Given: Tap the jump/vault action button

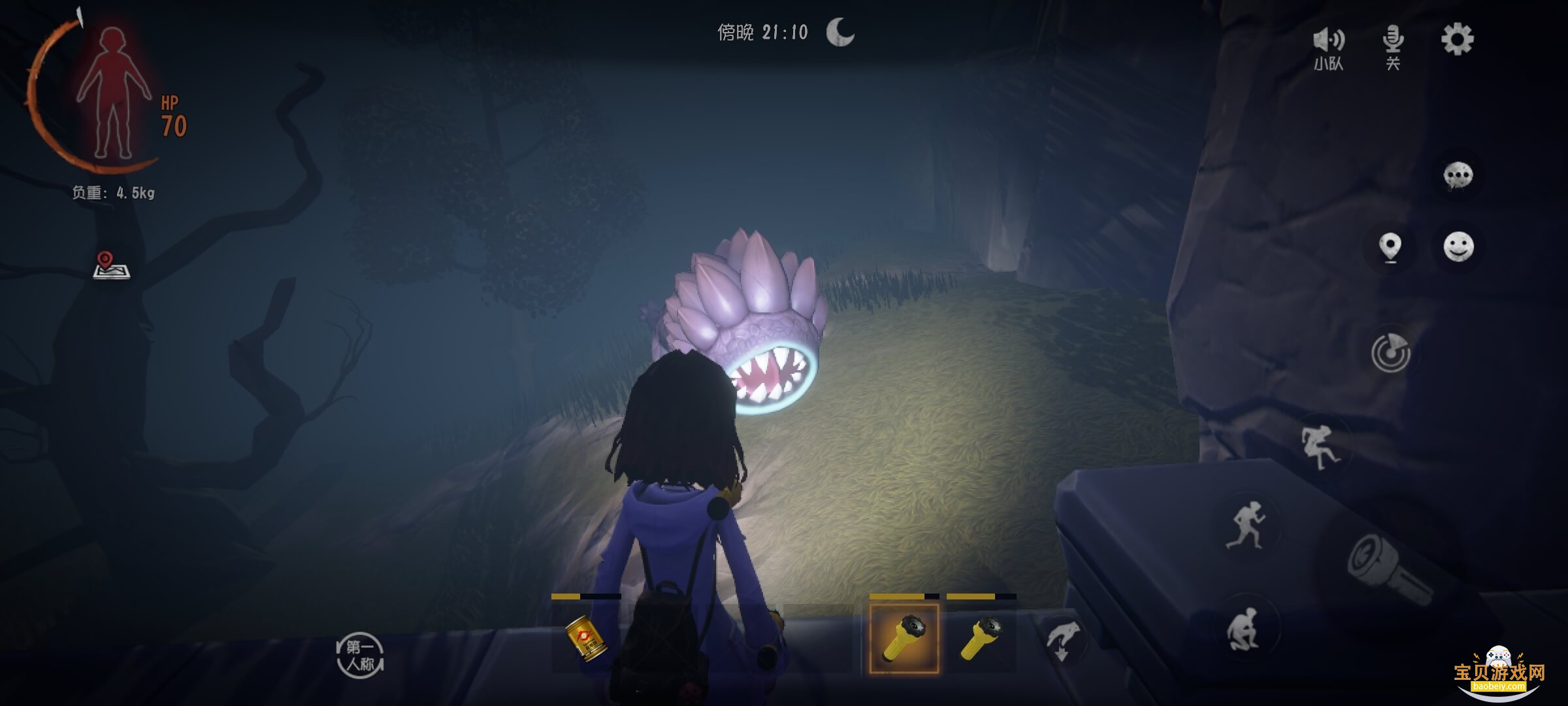Looking at the screenshot, I should (1320, 447).
